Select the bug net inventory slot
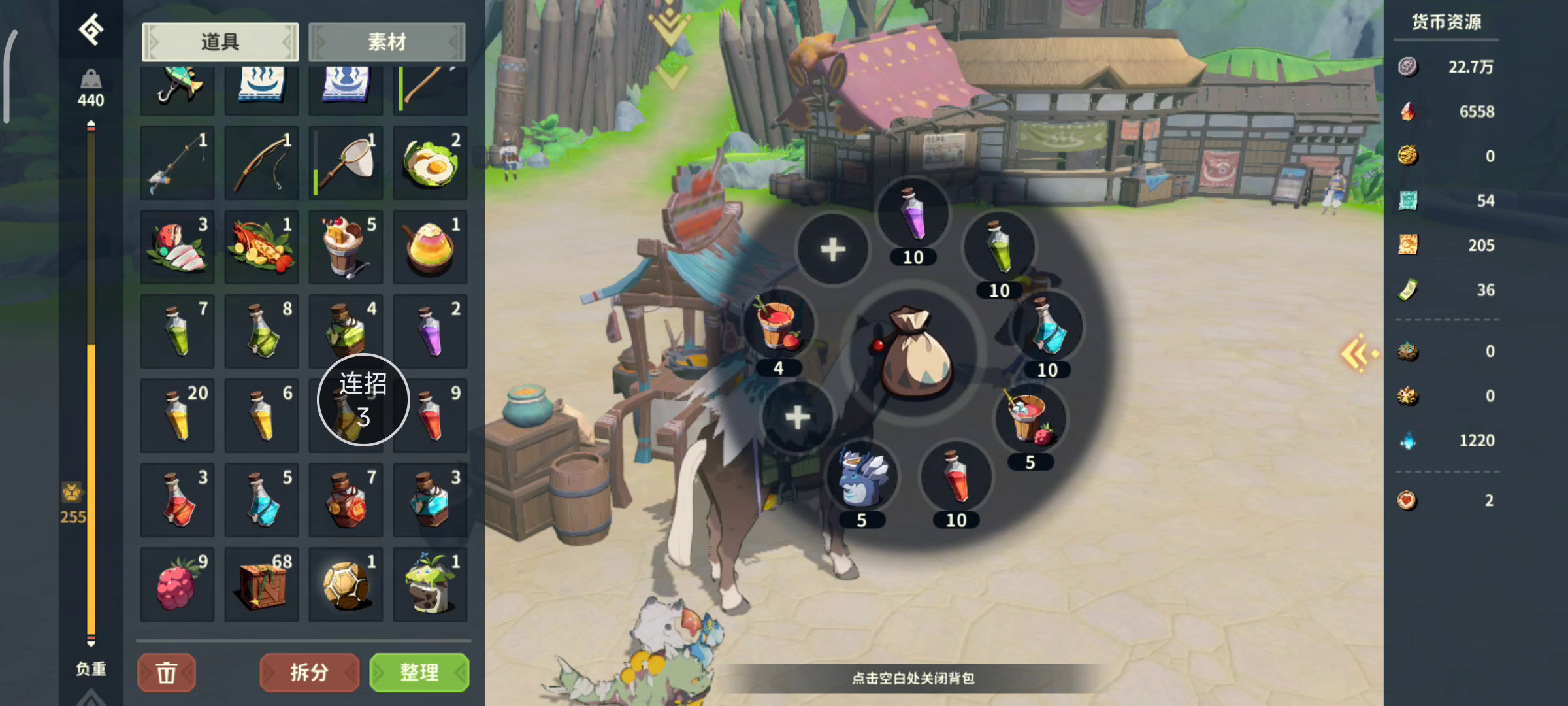The height and width of the screenshot is (706, 1568). pyautogui.click(x=346, y=163)
